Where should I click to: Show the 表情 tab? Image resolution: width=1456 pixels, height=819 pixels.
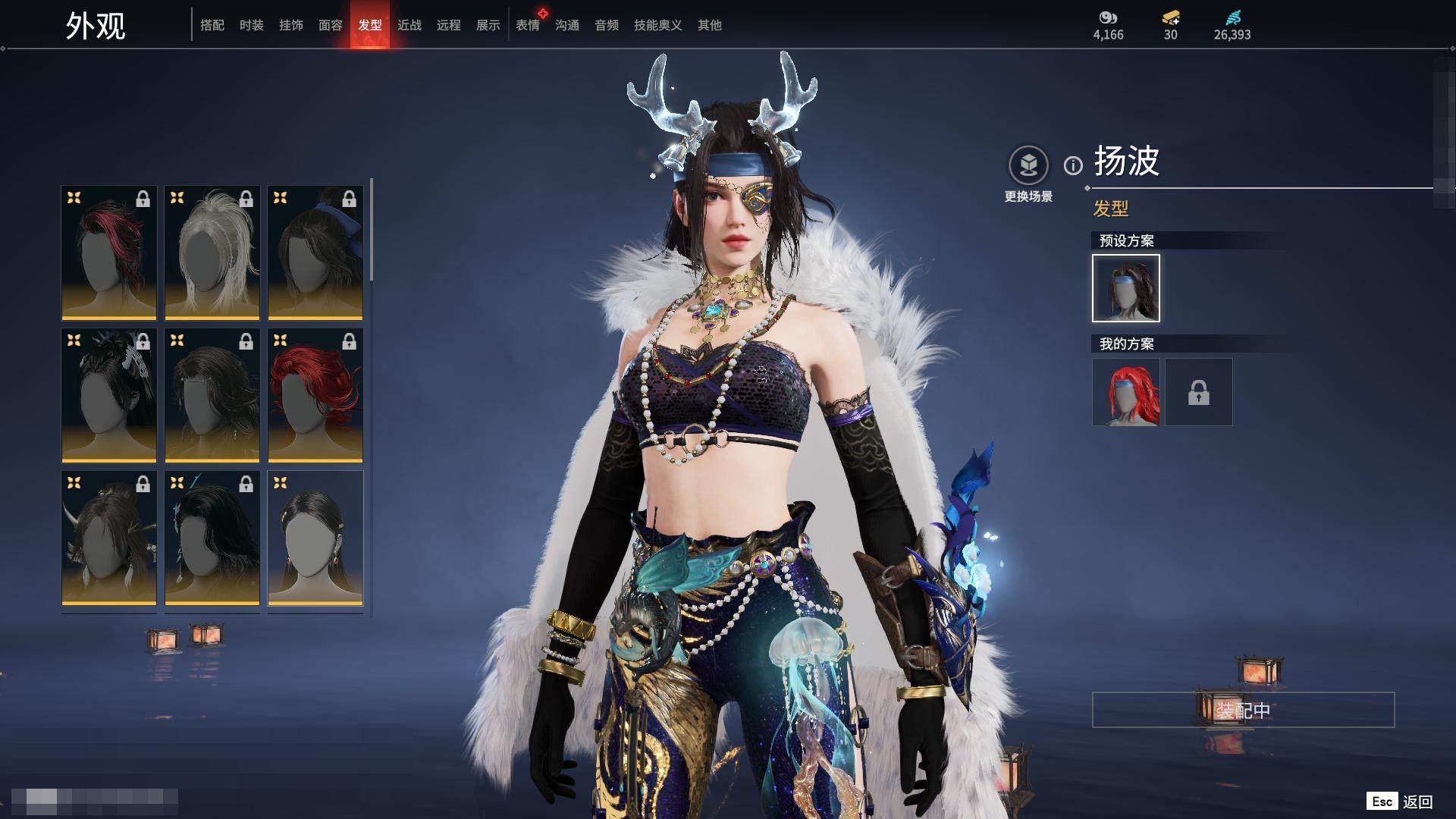pos(528,25)
